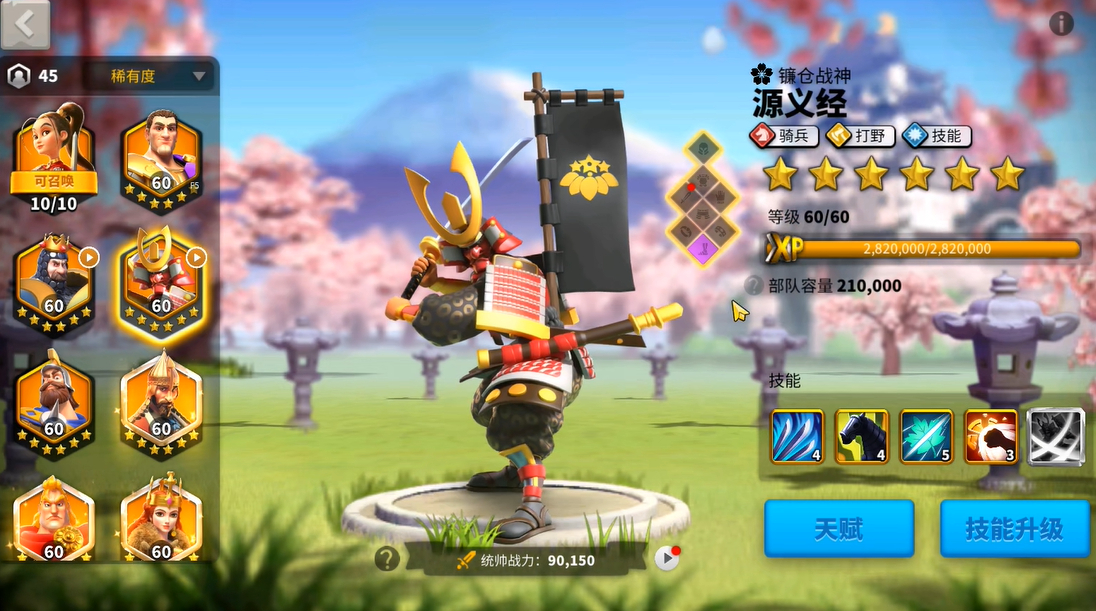Viewport: 1096px width, 611px height.
Task: Select the red-haired queen commander portrait
Action: (x=161, y=520)
